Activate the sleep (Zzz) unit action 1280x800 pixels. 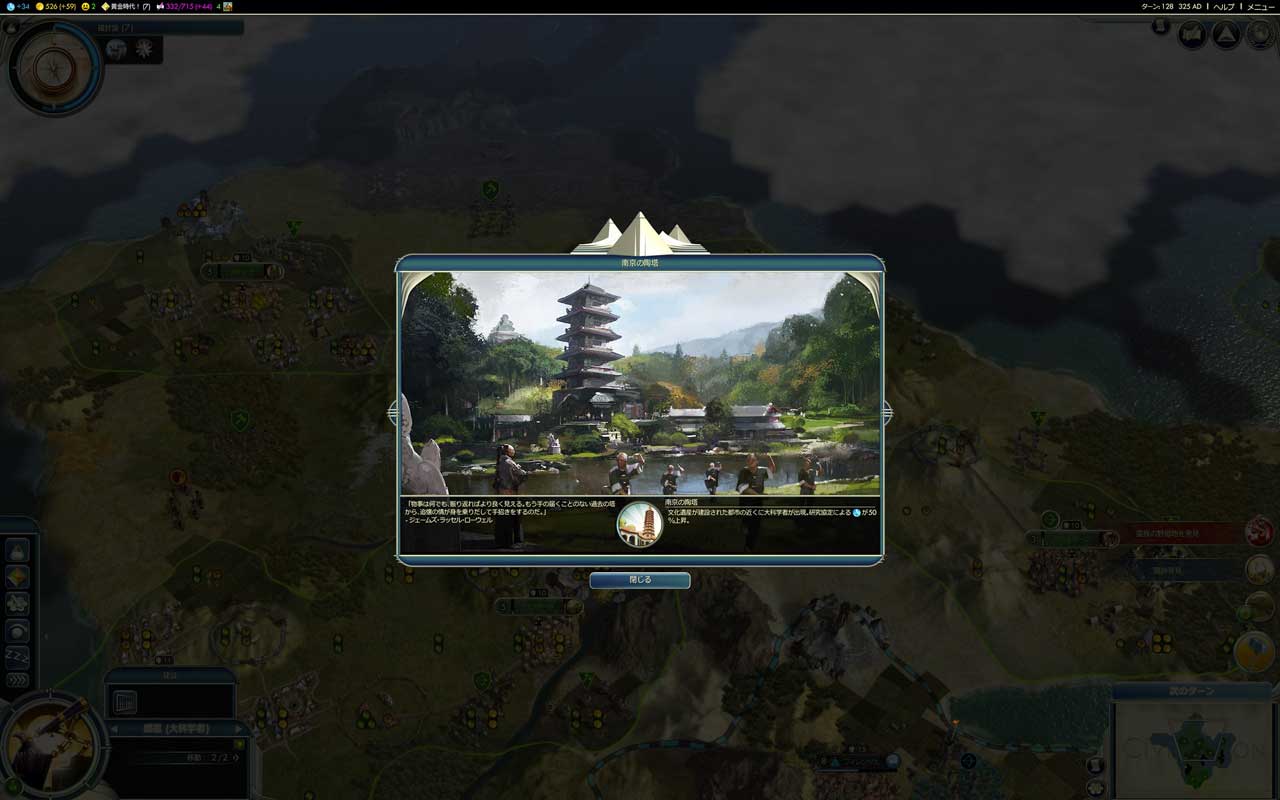[17, 656]
